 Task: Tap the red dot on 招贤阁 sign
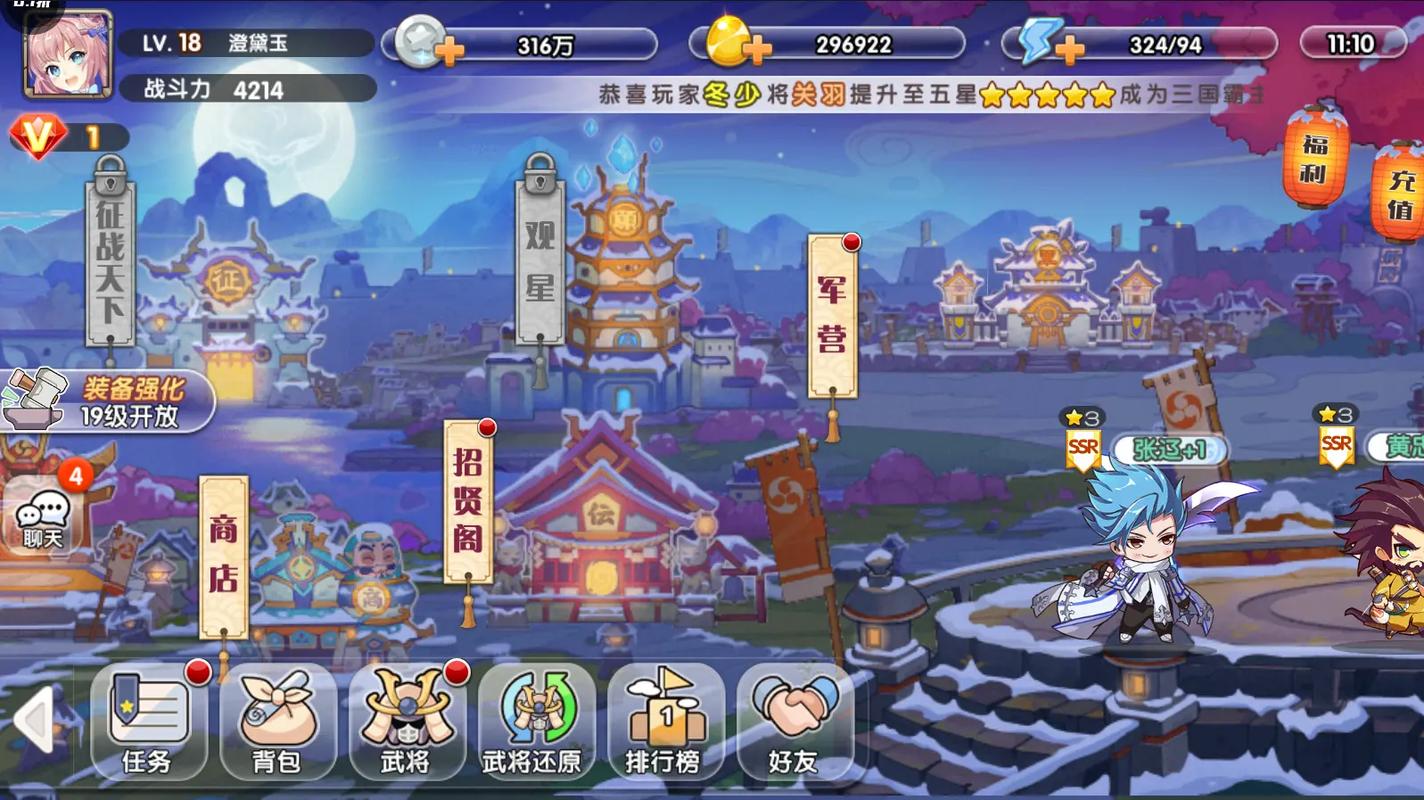(x=487, y=425)
